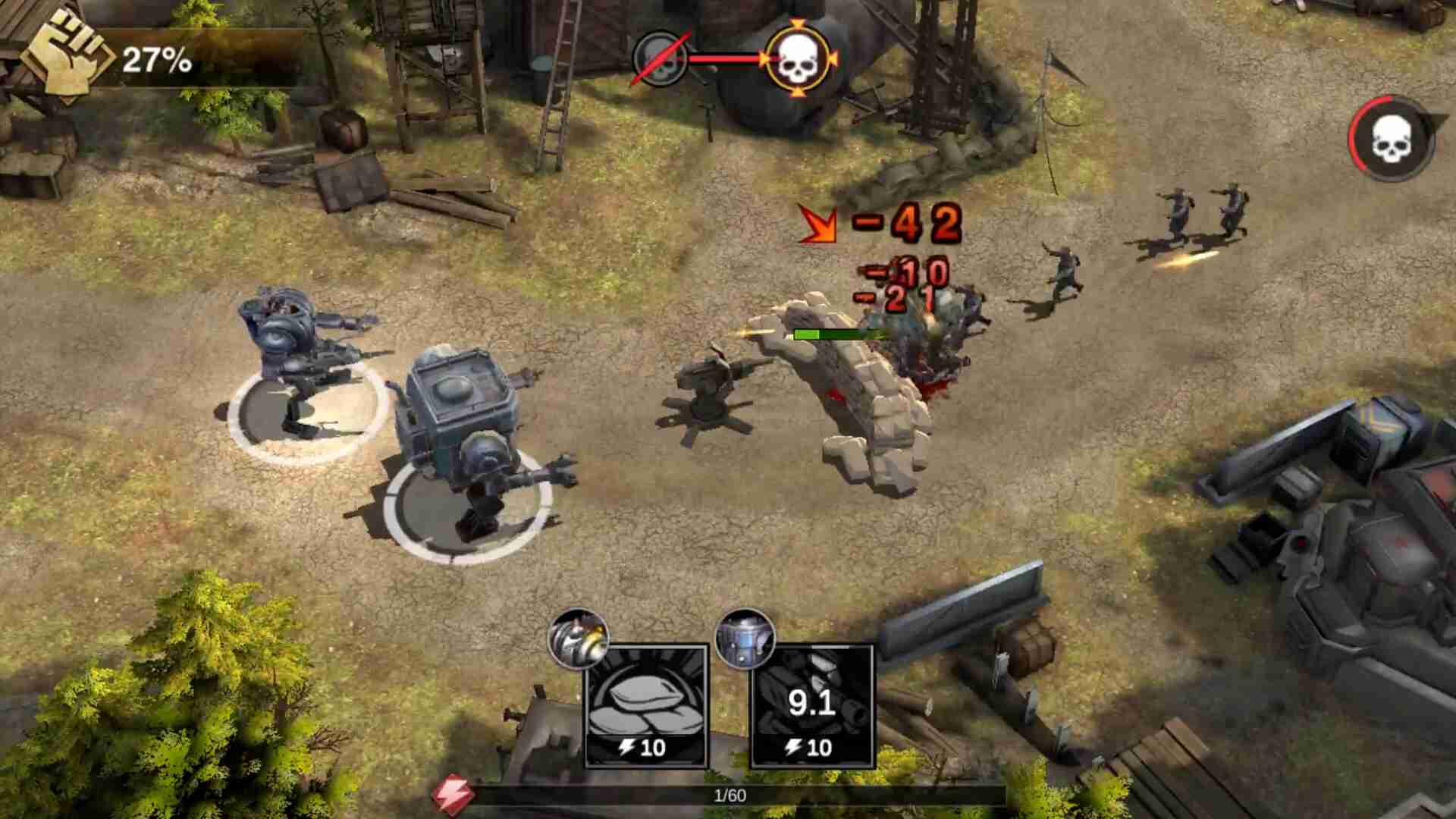This screenshot has height=819, width=1456.
Task: Click the crossed-out grey skull marker
Action: (x=659, y=58)
